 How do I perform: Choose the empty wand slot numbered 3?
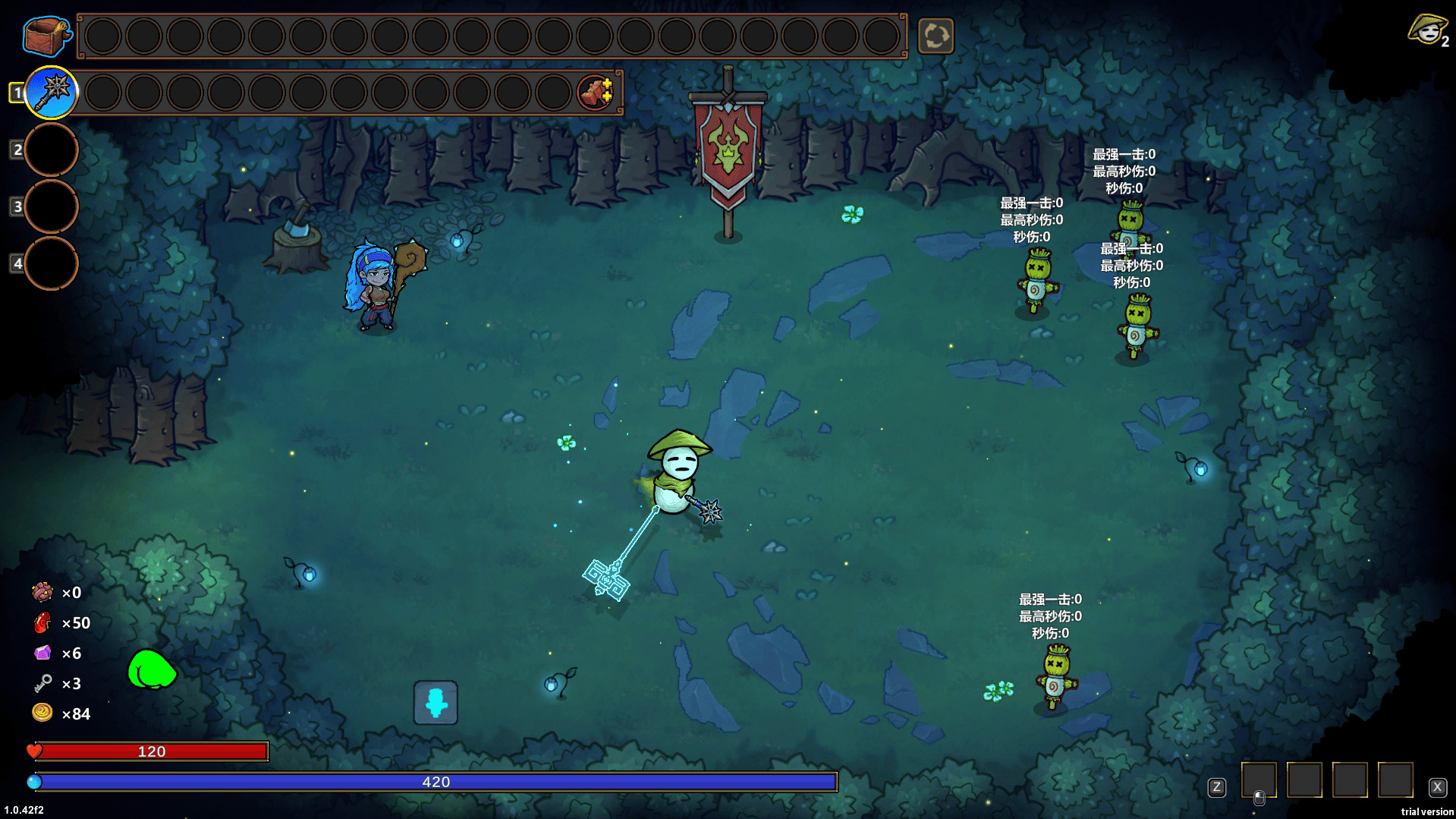point(52,206)
